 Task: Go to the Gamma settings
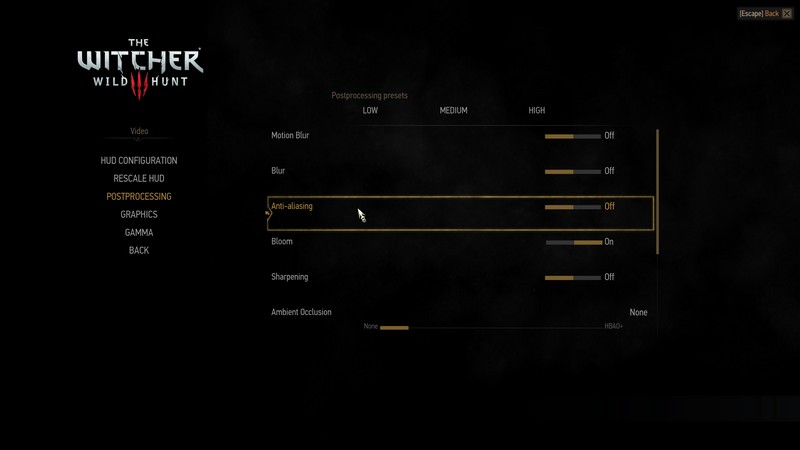(139, 233)
